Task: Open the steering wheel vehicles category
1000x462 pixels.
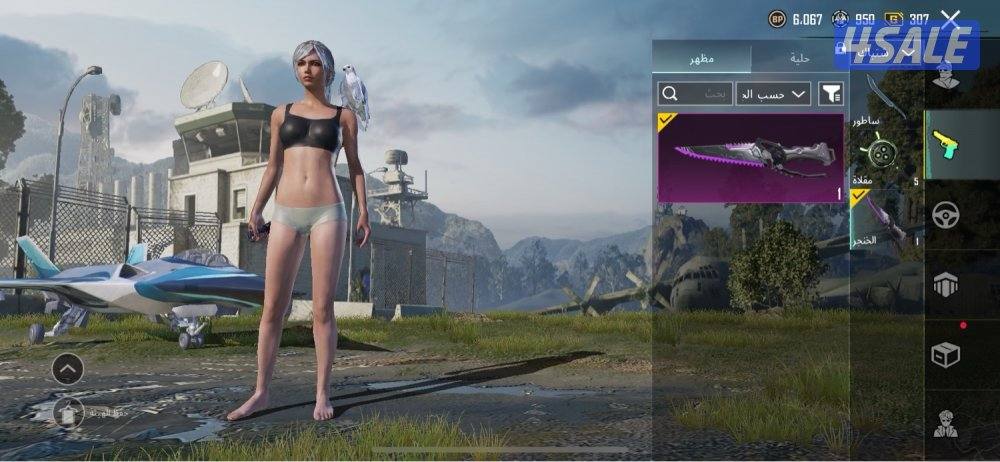Action: coord(945,214)
